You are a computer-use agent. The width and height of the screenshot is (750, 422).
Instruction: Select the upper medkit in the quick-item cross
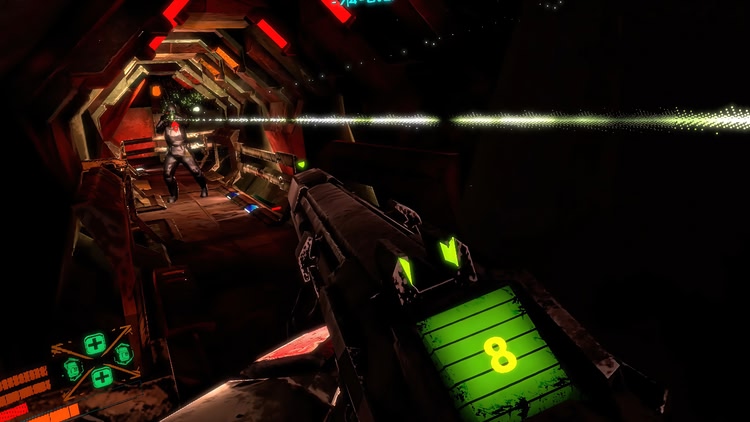pyautogui.click(x=95, y=343)
